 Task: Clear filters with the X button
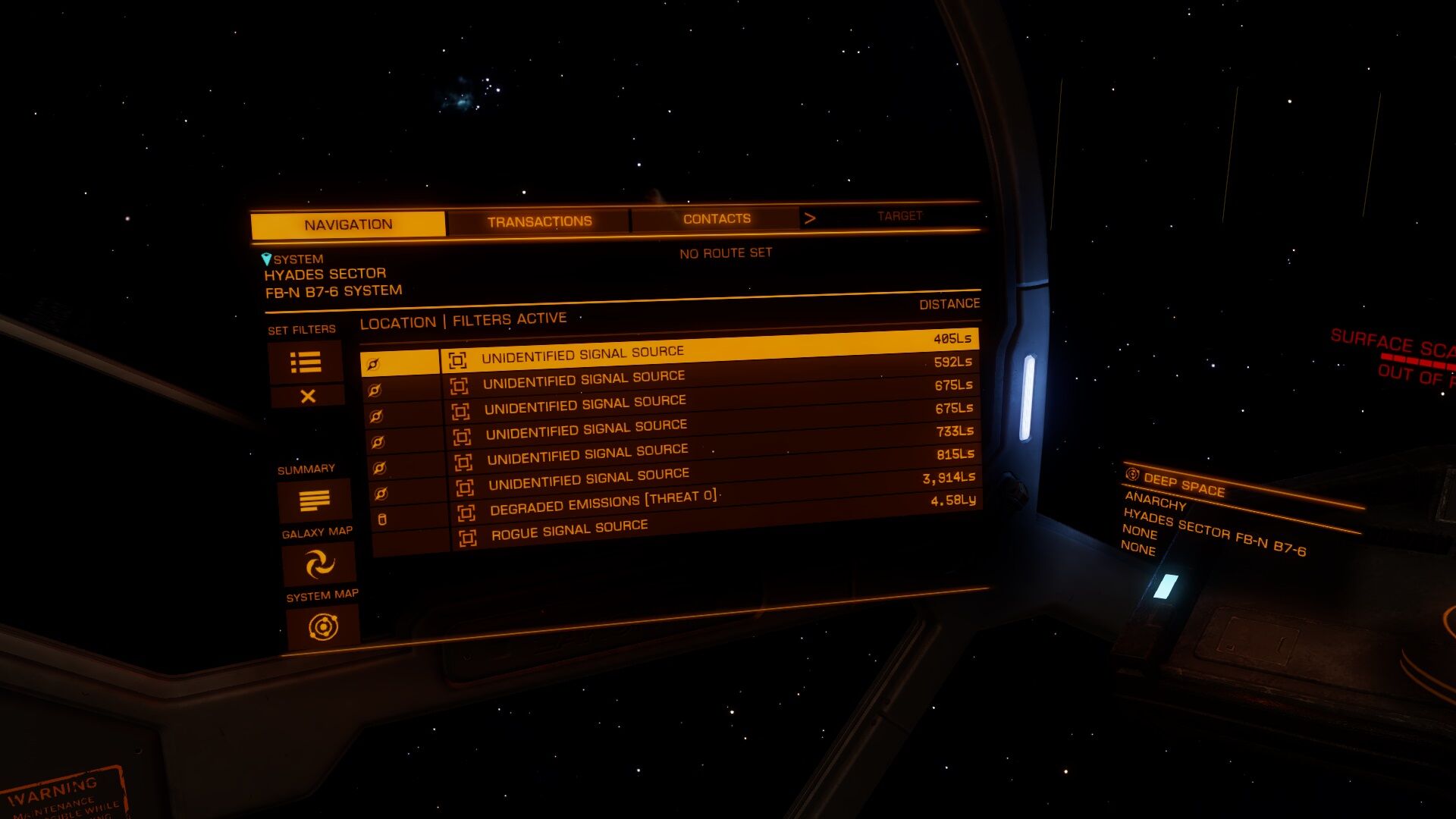click(308, 396)
